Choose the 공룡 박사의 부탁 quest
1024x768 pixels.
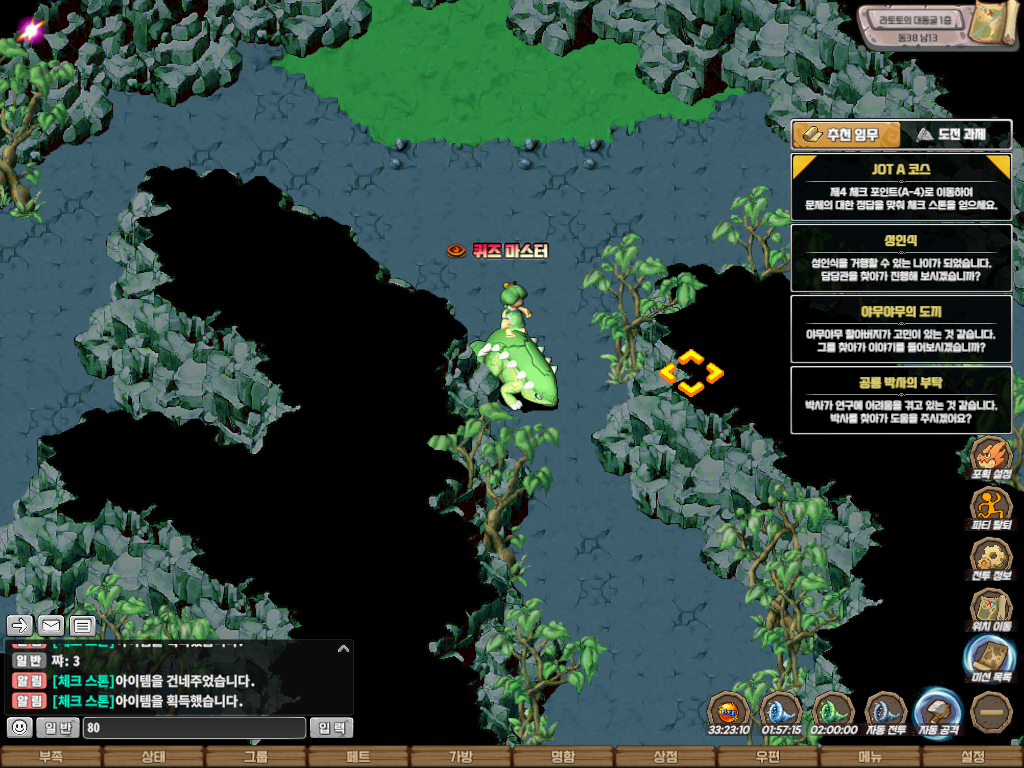click(x=901, y=398)
